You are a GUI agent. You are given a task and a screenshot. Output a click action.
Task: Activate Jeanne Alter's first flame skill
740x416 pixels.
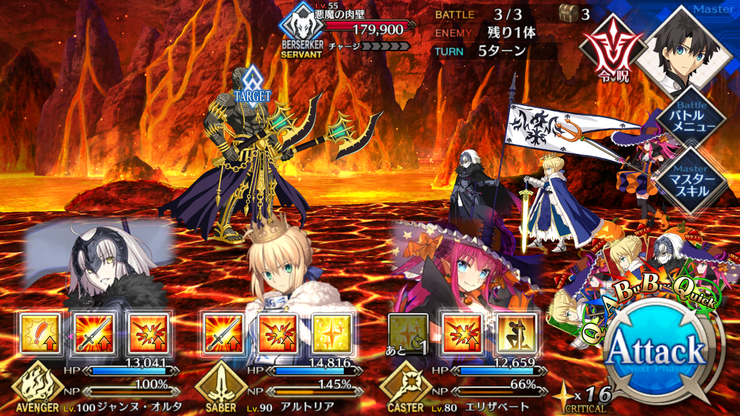37,334
